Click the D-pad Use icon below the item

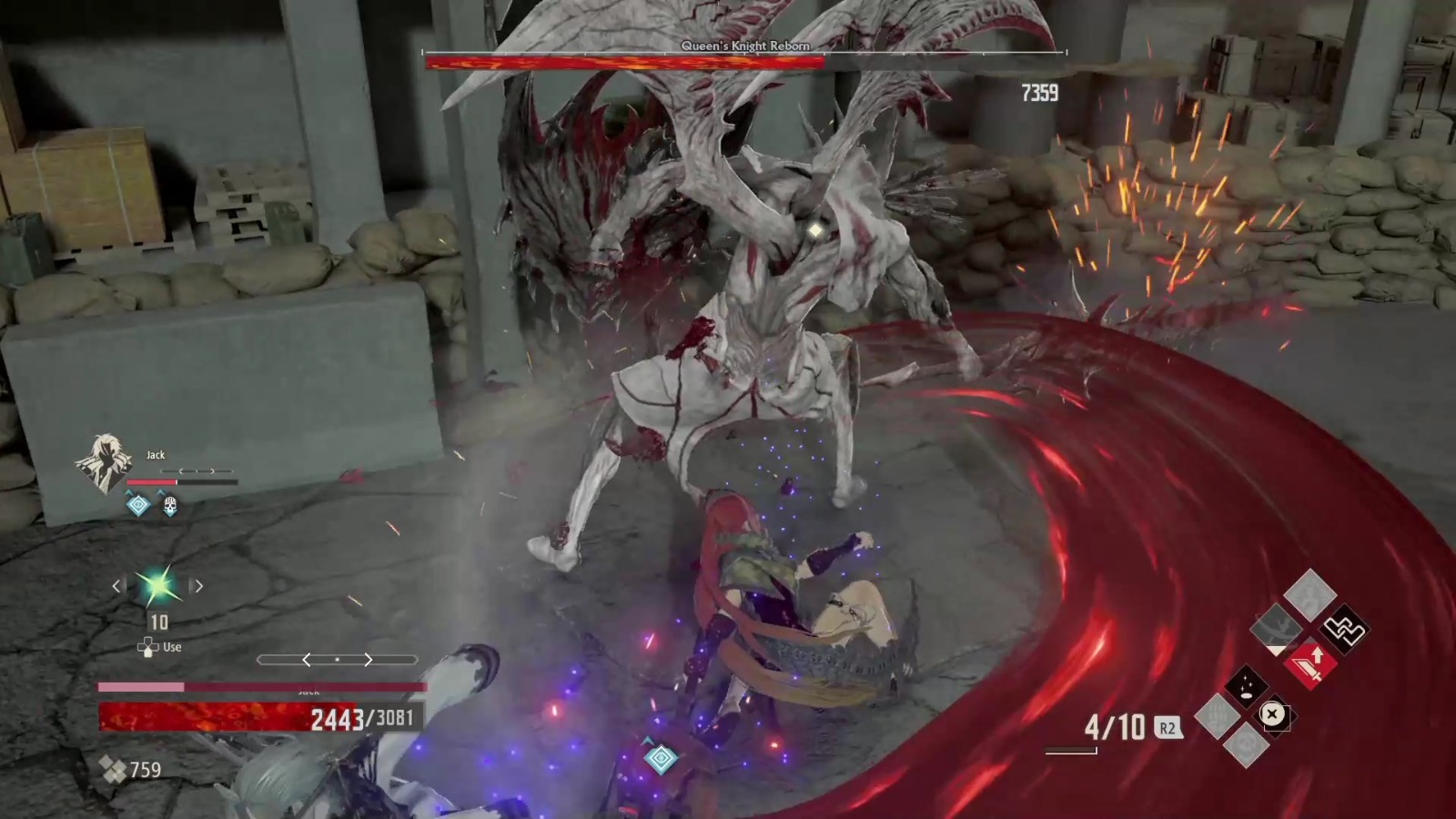coord(148,646)
